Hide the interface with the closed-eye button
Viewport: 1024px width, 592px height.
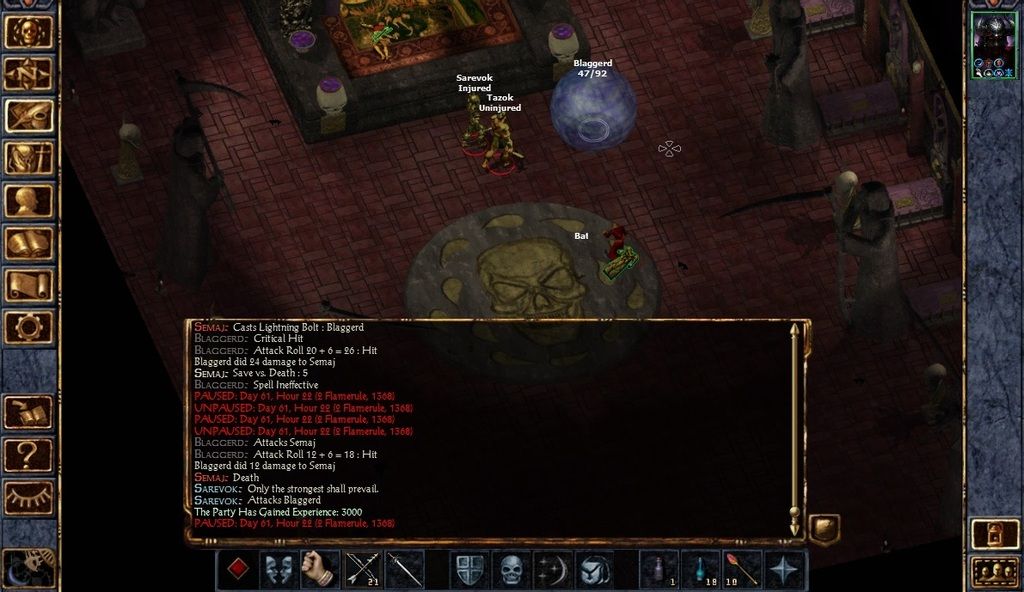(29, 497)
